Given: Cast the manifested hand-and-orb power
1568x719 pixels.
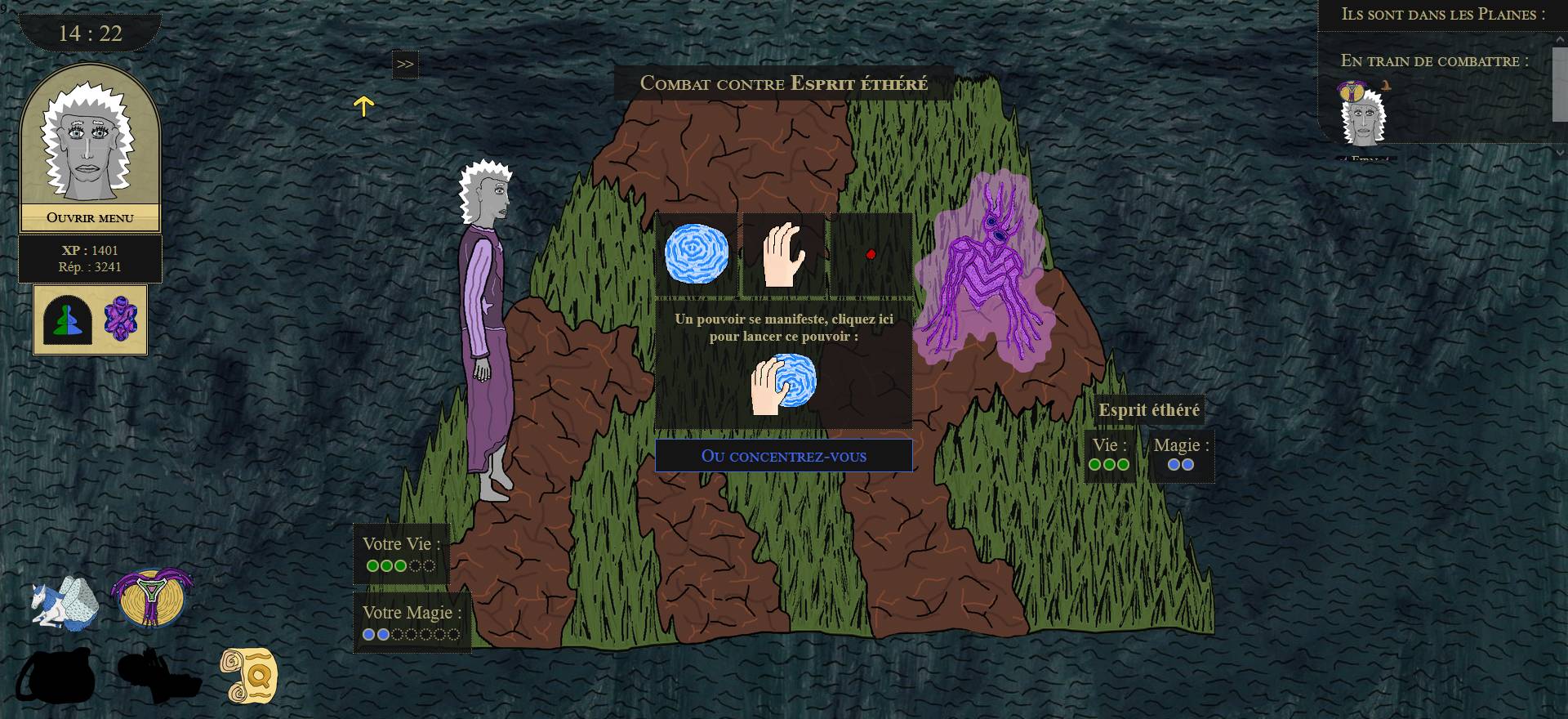Looking at the screenshot, I should tap(783, 383).
